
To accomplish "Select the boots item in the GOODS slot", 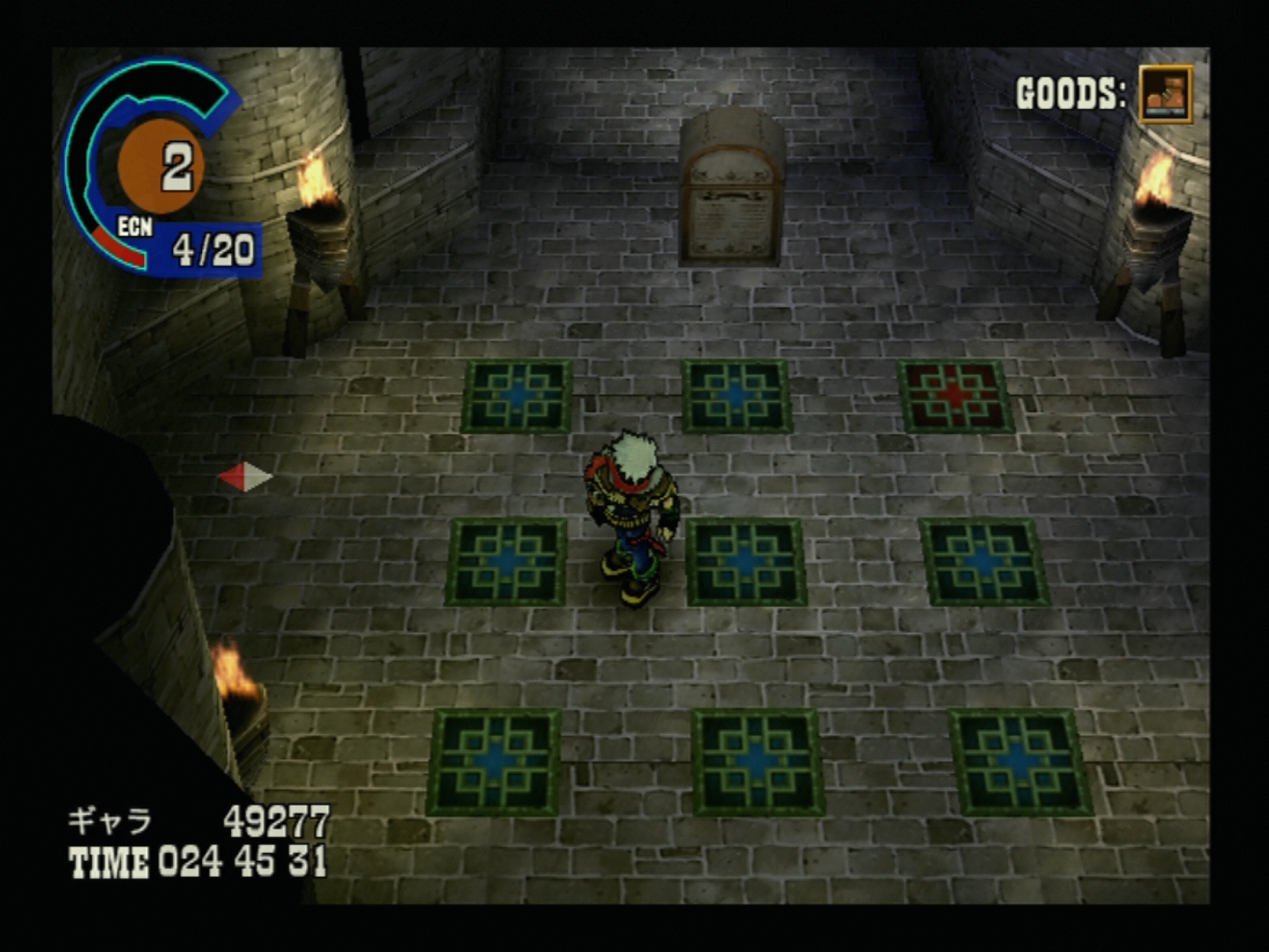I will coord(1165,93).
